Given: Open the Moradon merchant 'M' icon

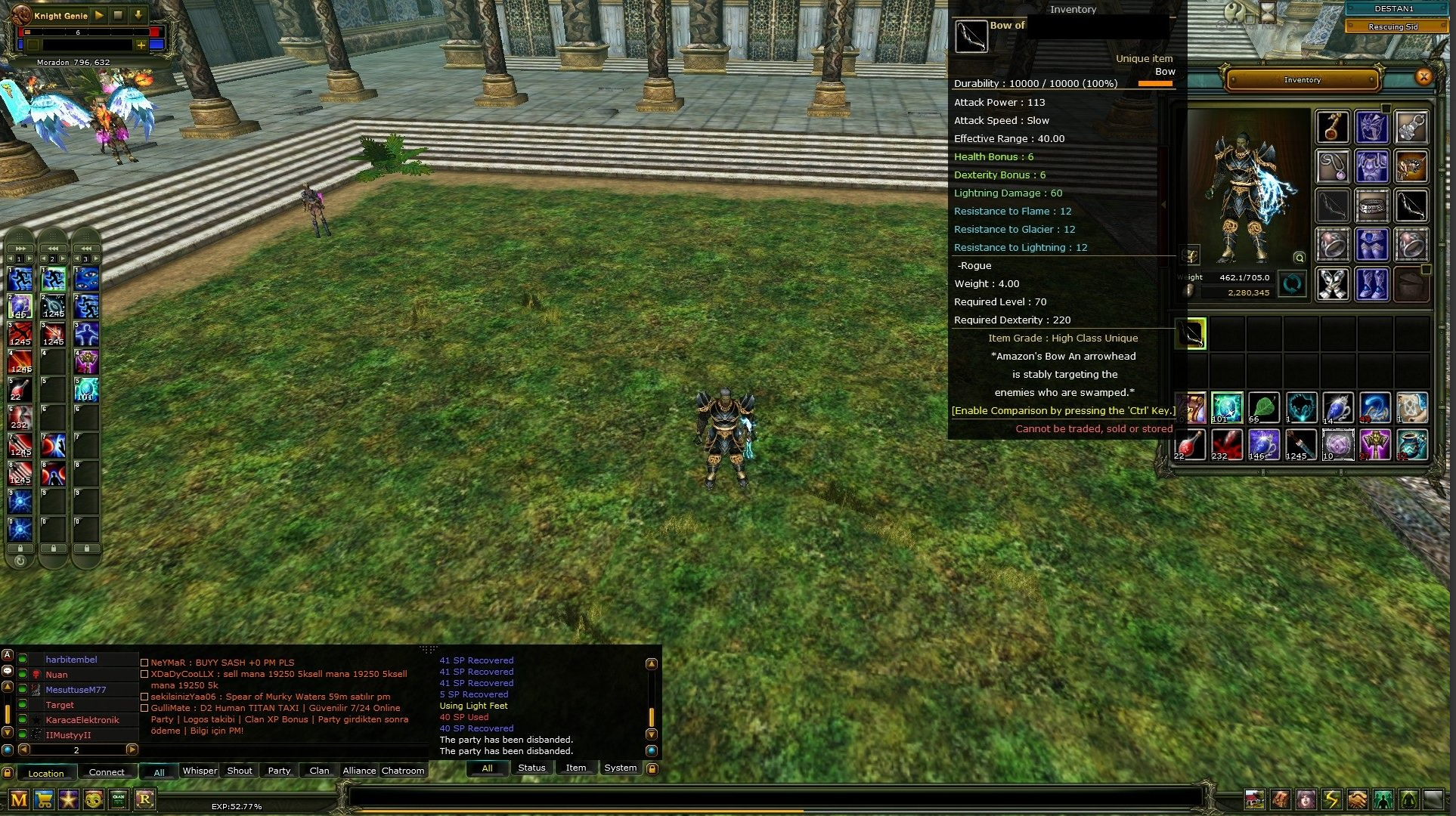Looking at the screenshot, I should [19, 799].
